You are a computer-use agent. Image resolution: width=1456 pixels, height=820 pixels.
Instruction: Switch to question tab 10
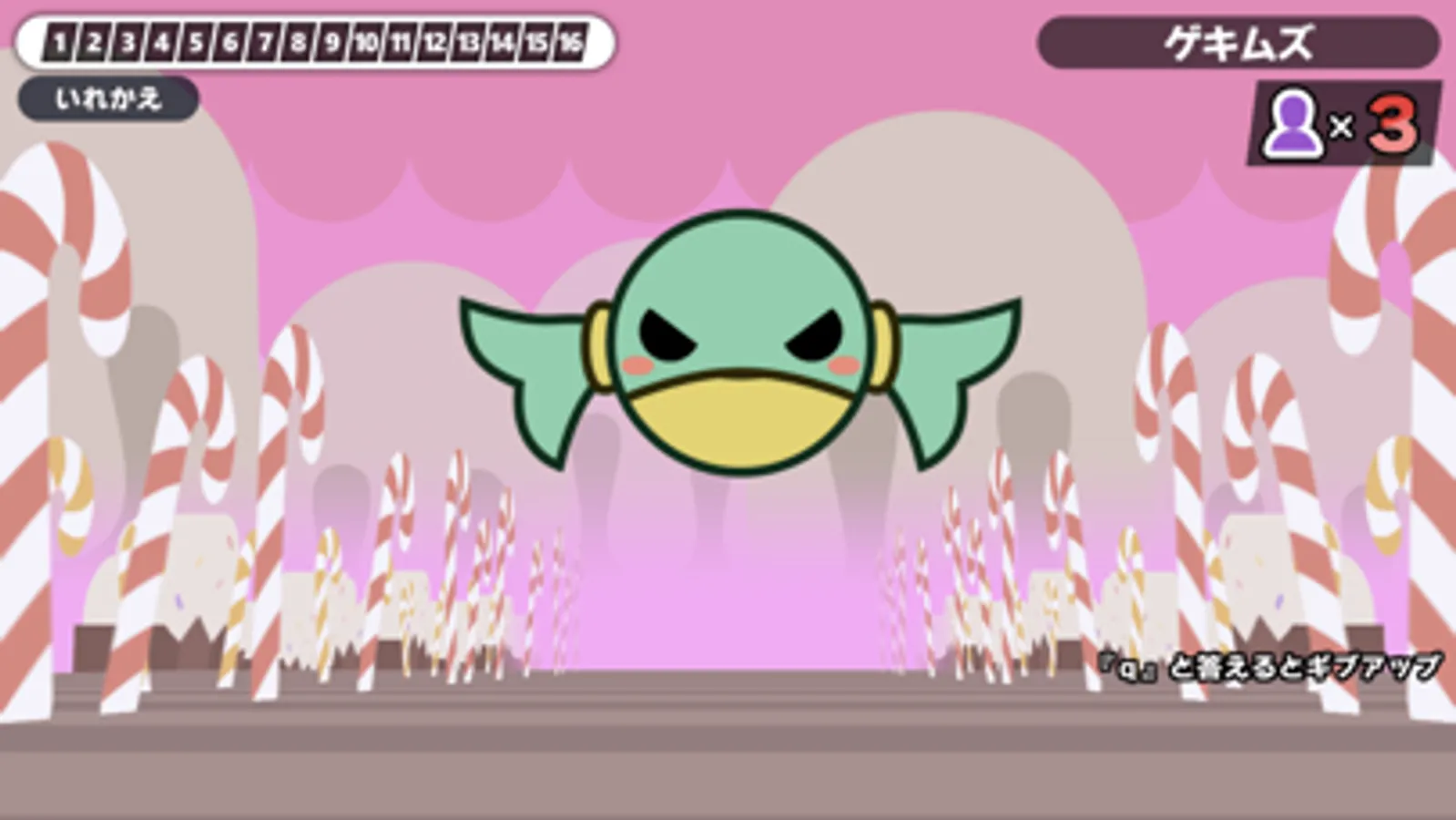(367, 42)
